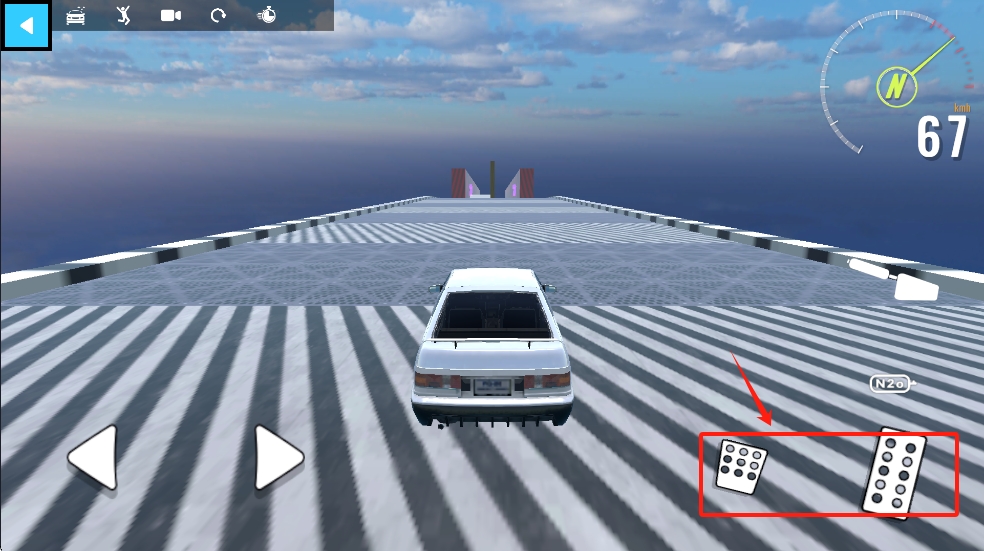
Task: Step on the gas pedal
Action: pyautogui.click(x=894, y=473)
